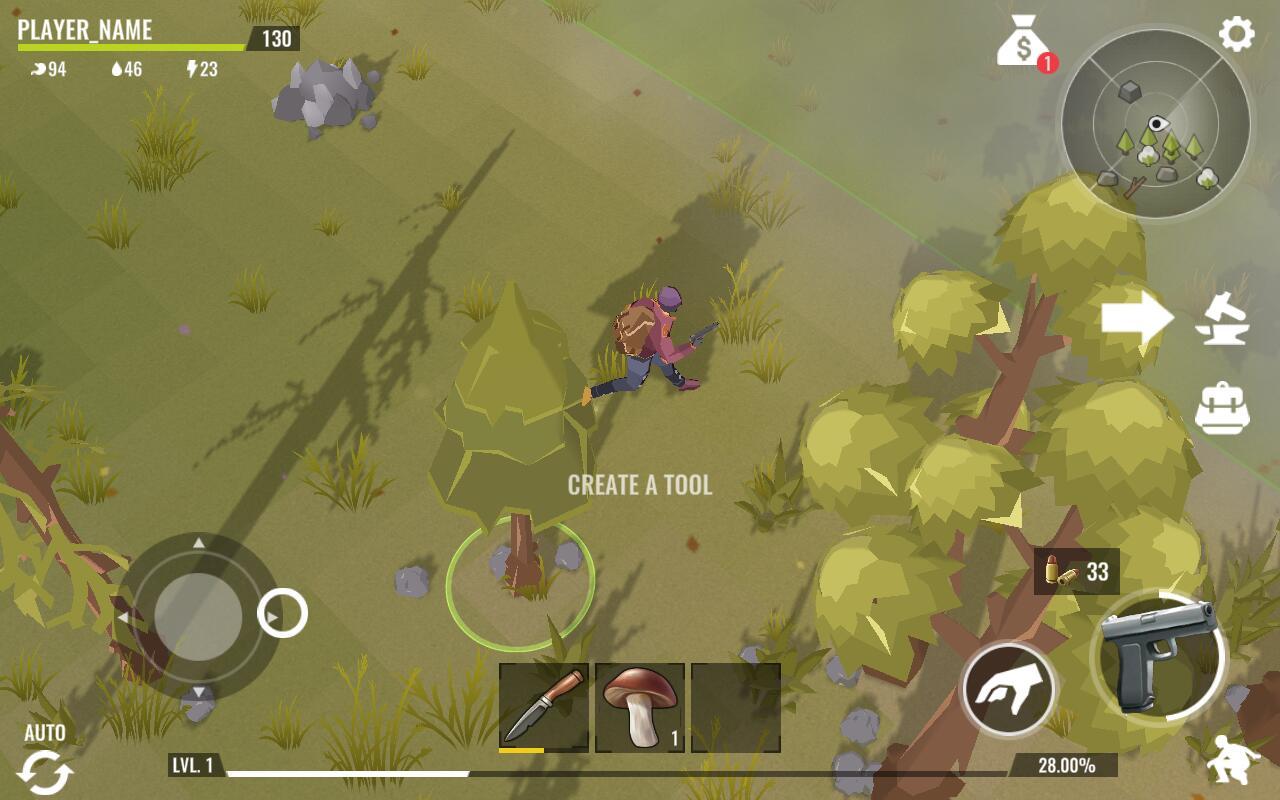The width and height of the screenshot is (1280, 800).
Task: Select the knife hotbar slot
Action: 544,707
